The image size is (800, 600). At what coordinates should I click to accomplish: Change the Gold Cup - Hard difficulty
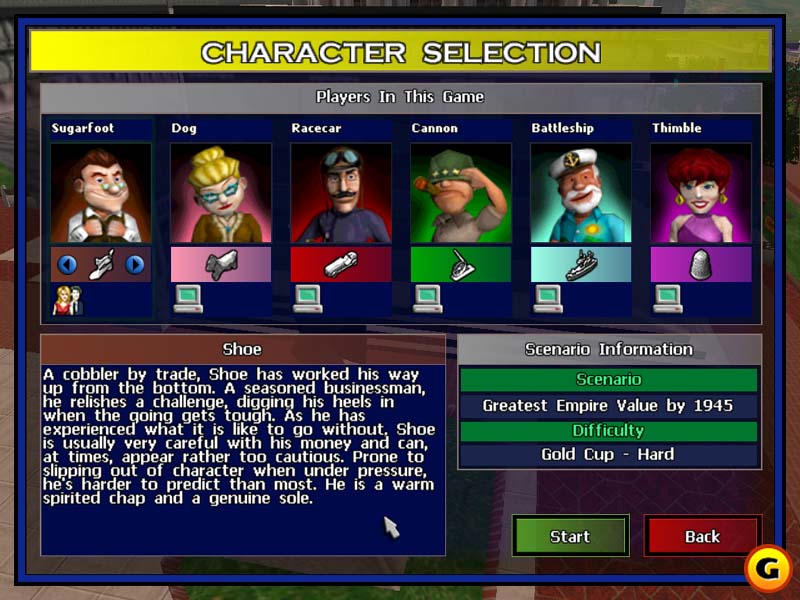coord(608,454)
